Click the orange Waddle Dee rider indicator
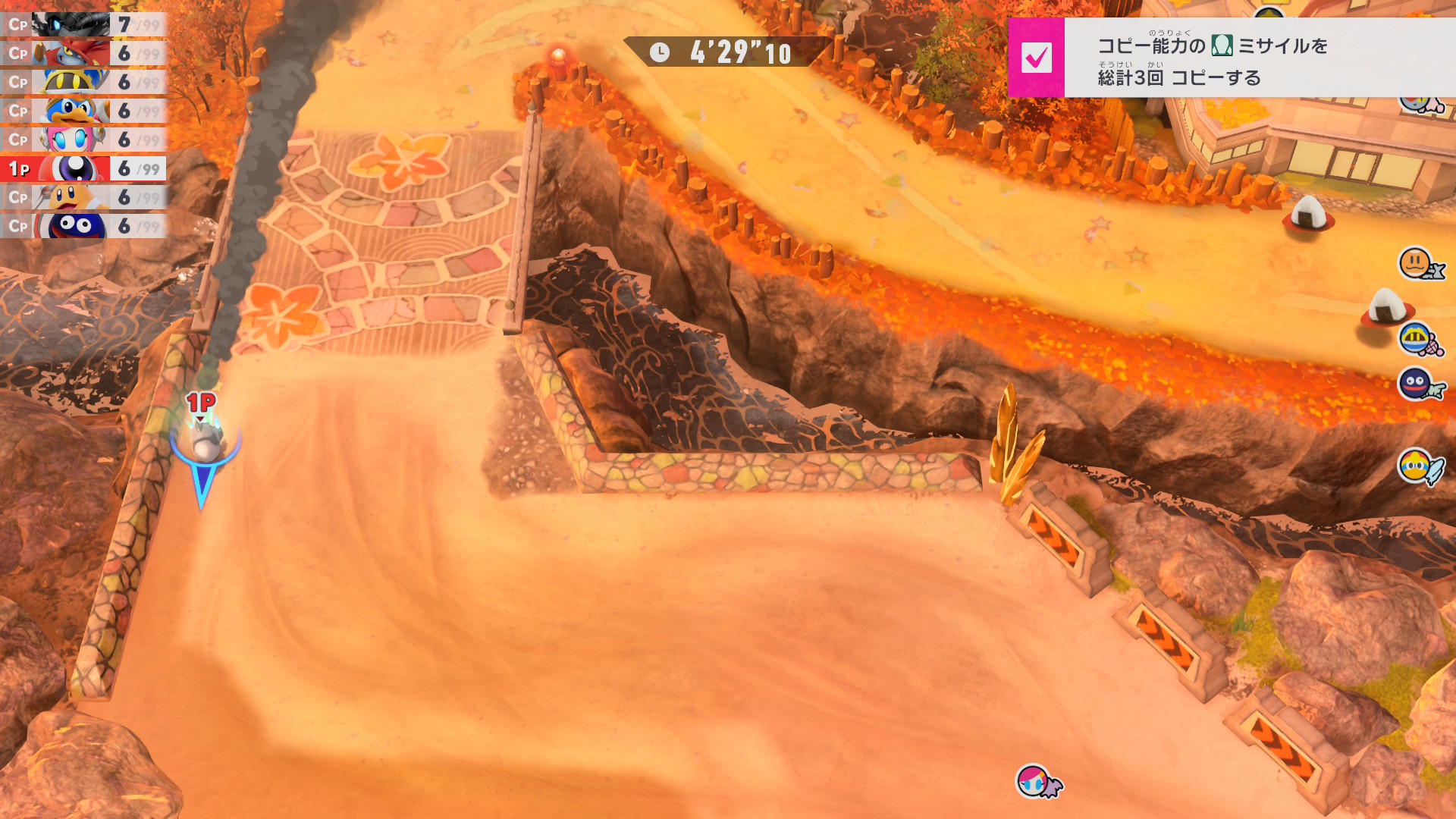Screen dimensions: 1456x819 point(1415,264)
